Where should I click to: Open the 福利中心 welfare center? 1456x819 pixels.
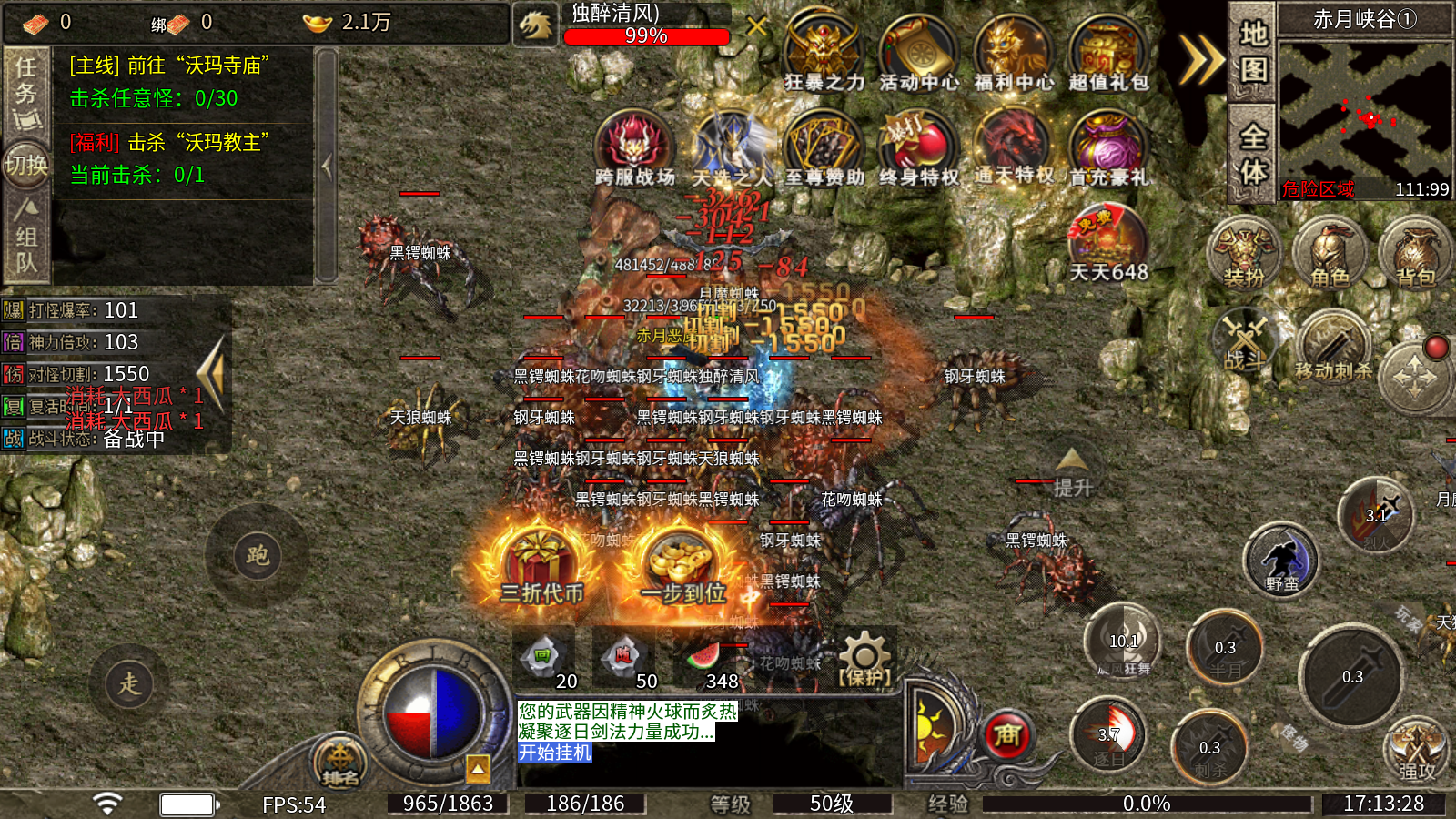[1014, 53]
